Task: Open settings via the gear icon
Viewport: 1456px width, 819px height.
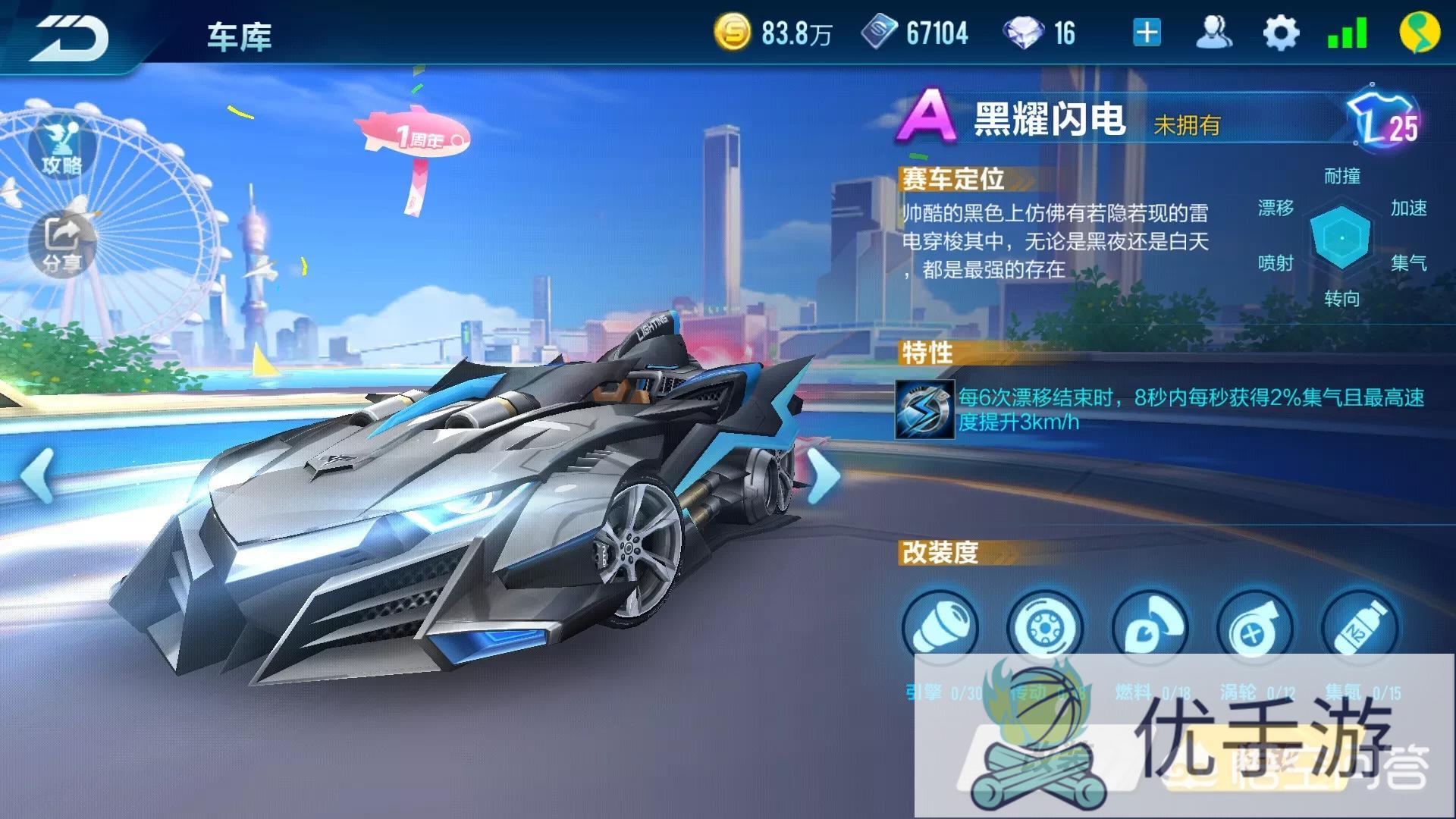Action: point(1281,33)
